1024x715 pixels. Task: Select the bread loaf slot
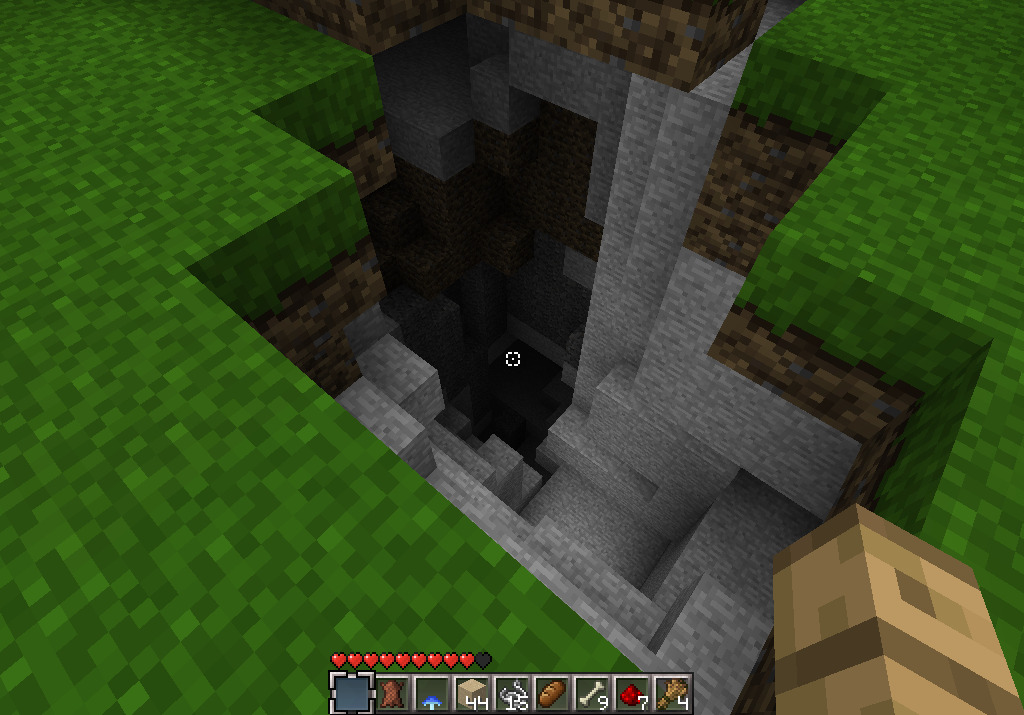tap(551, 693)
